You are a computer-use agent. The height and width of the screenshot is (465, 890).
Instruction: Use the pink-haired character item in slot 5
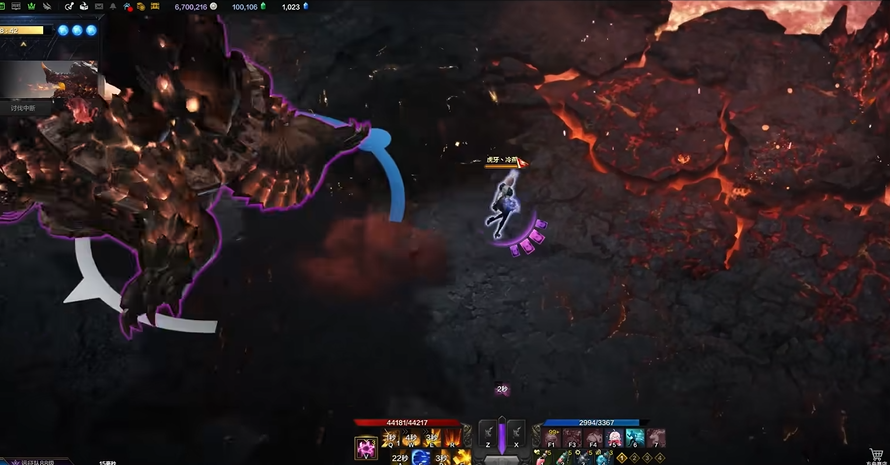point(613,438)
